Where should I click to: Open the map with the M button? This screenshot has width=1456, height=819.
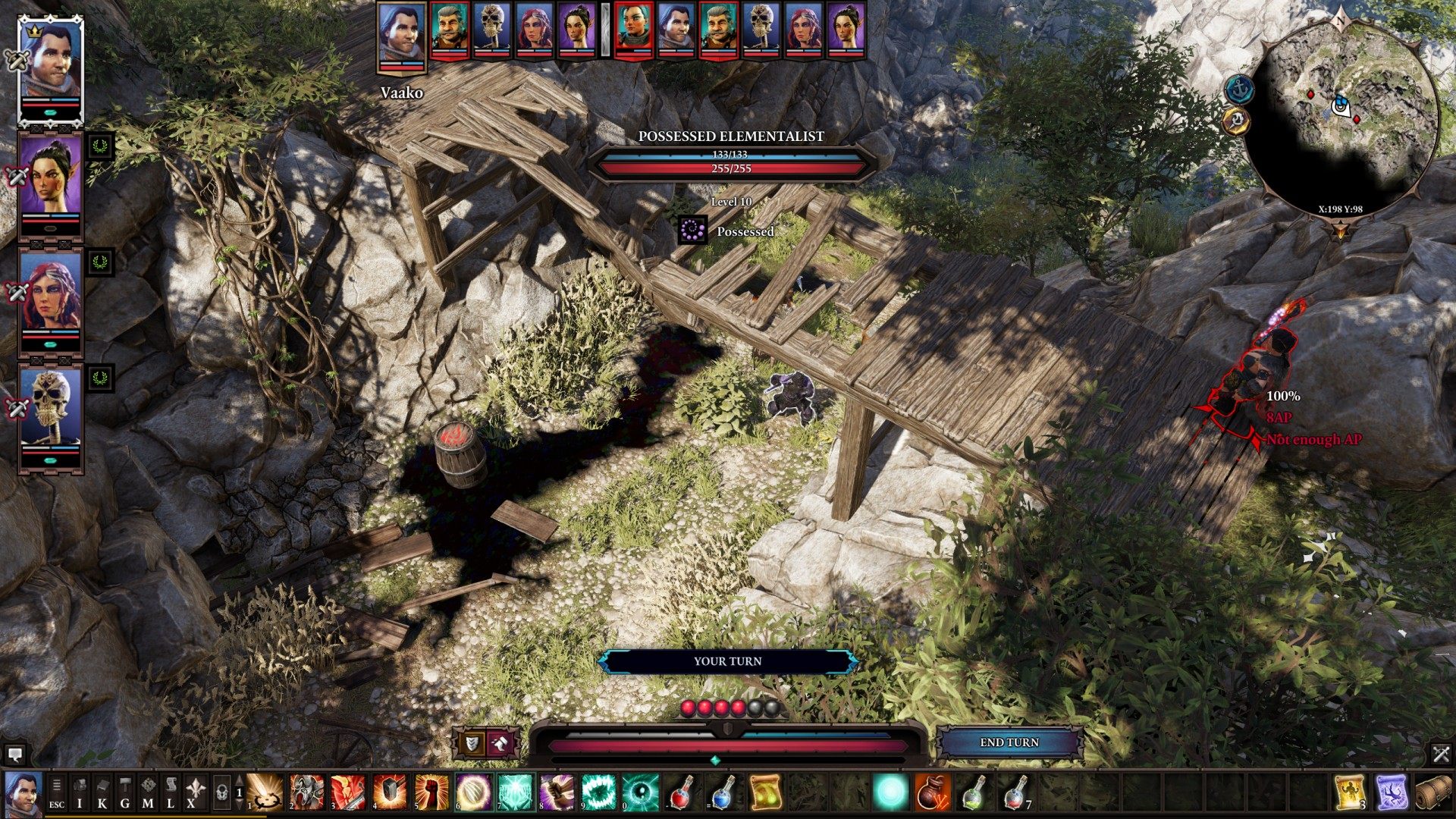point(148,792)
